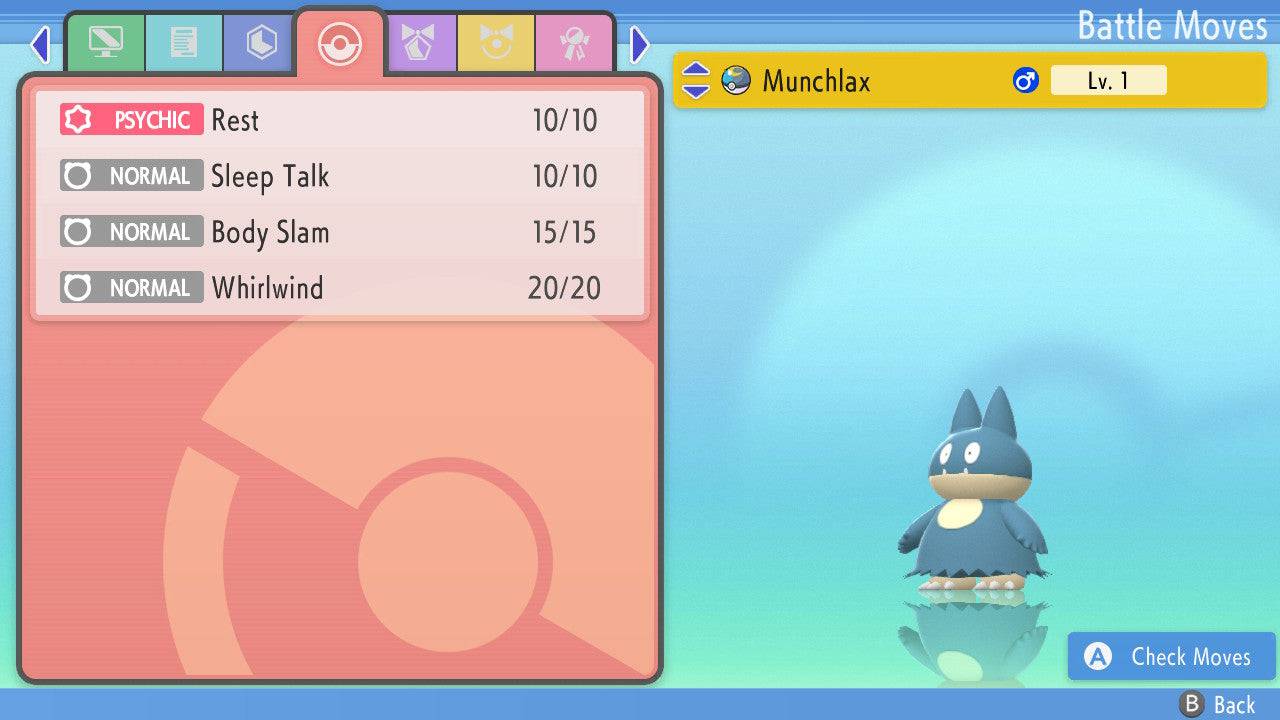Choose the Sleep Talk move
This screenshot has width=1280, height=720.
point(340,176)
